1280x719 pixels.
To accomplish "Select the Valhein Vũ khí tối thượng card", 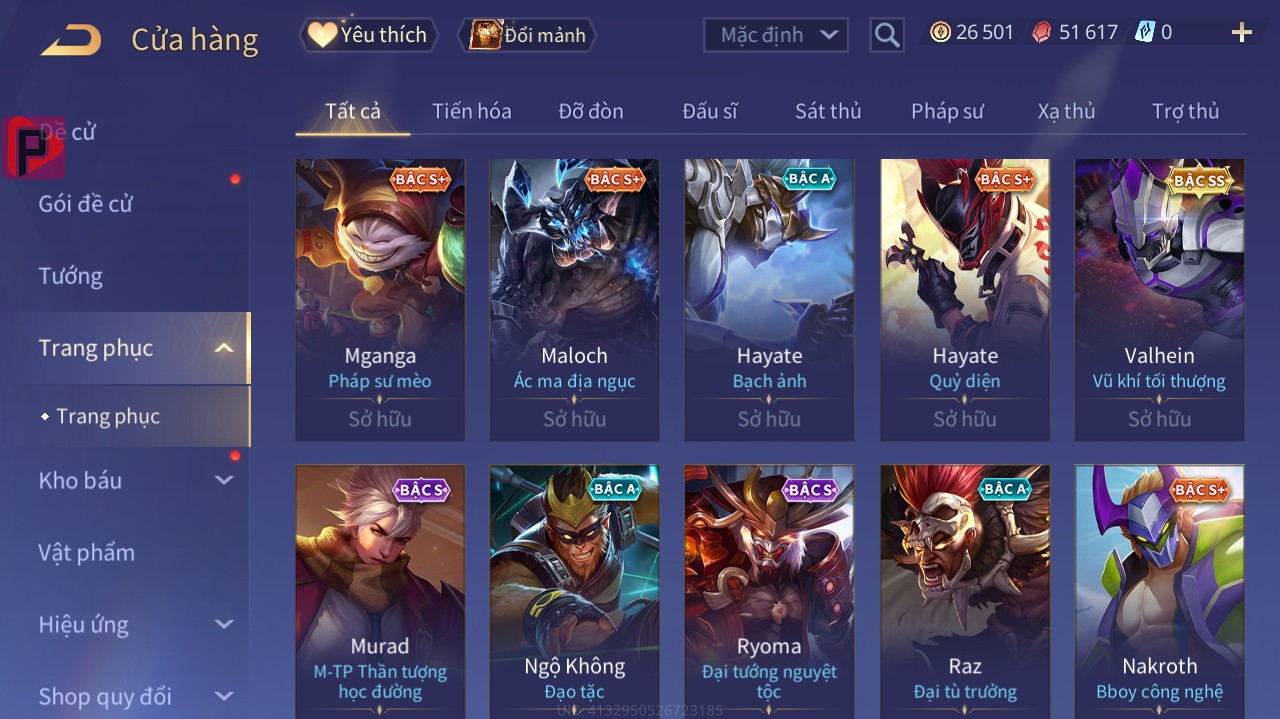I will pyautogui.click(x=1159, y=299).
